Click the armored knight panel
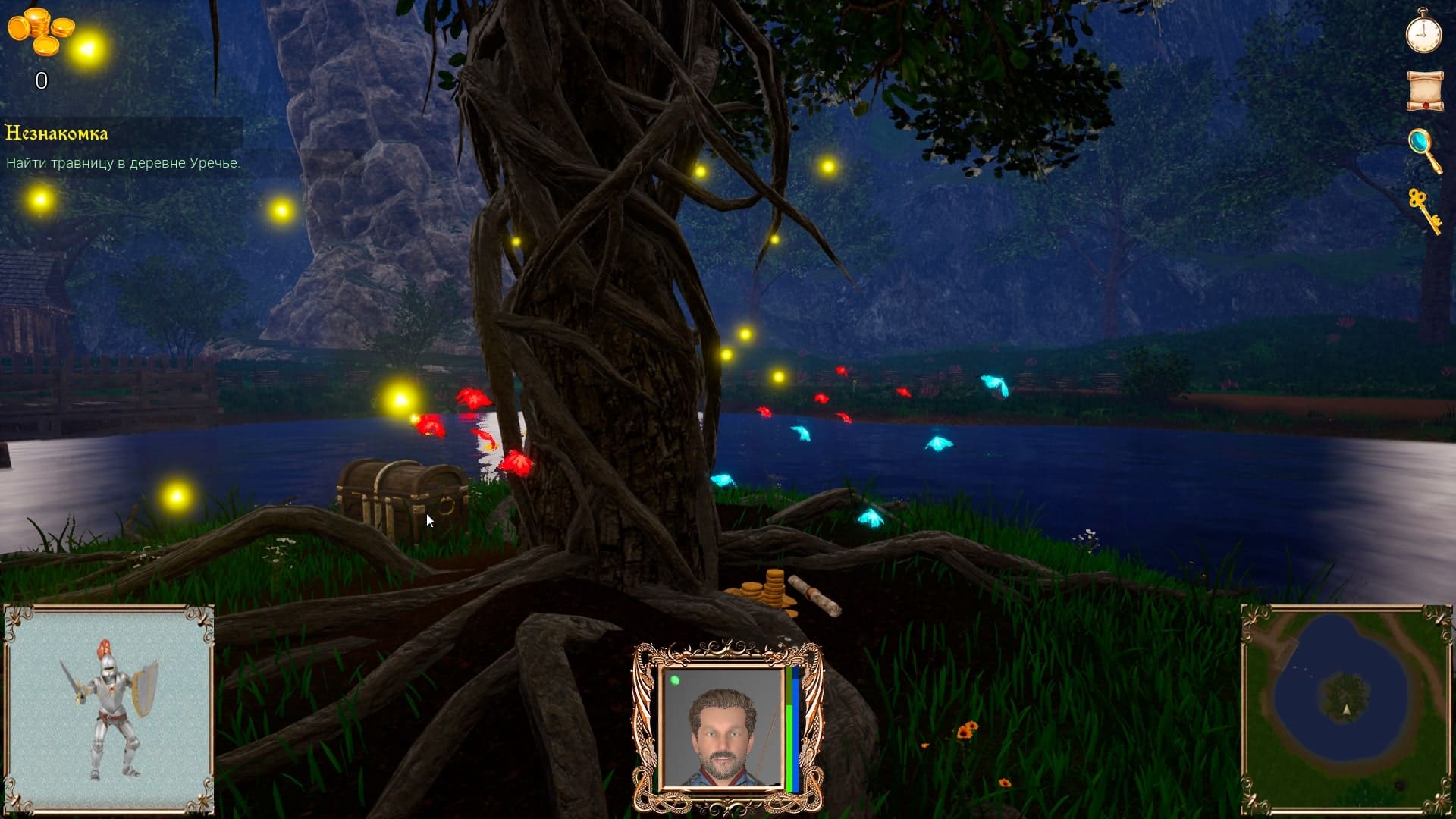 (x=109, y=710)
